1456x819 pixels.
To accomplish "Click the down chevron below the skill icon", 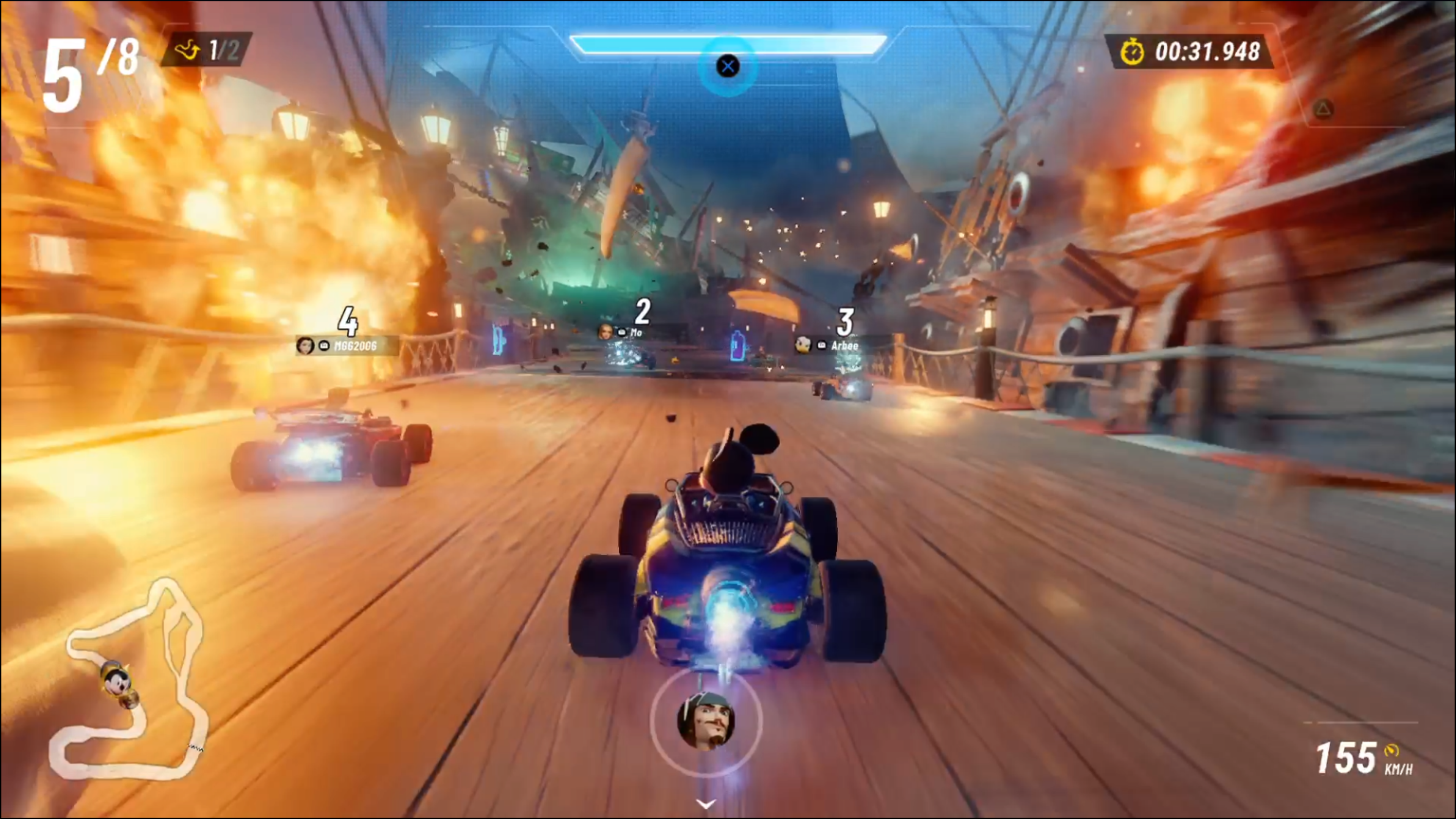I will point(705,803).
